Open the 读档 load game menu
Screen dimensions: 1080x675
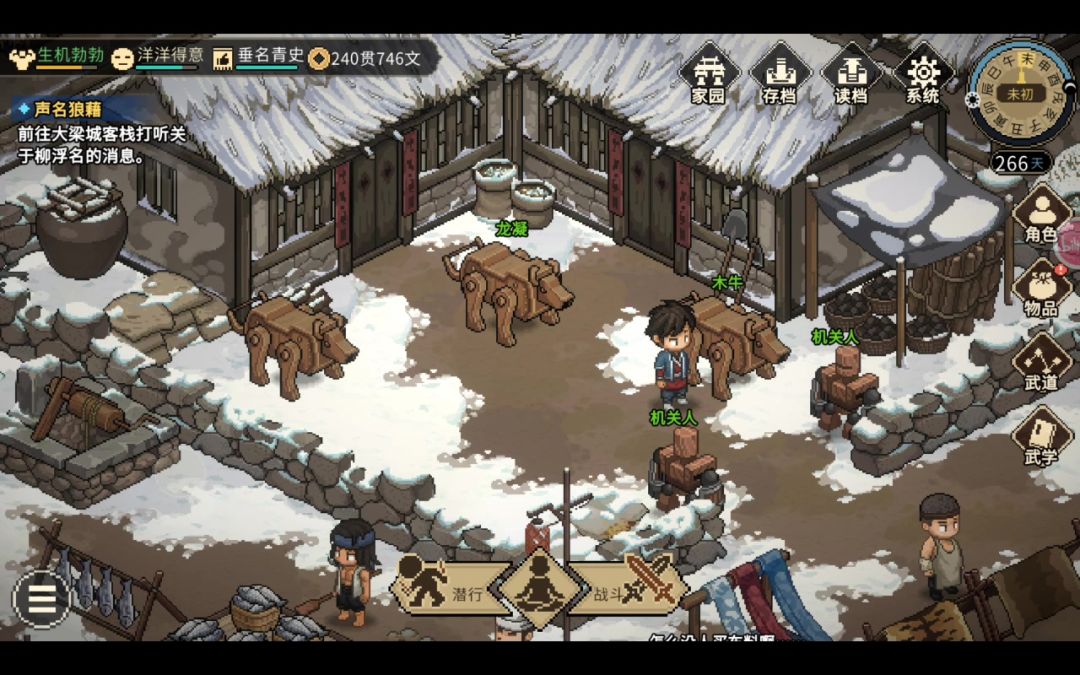coord(850,73)
